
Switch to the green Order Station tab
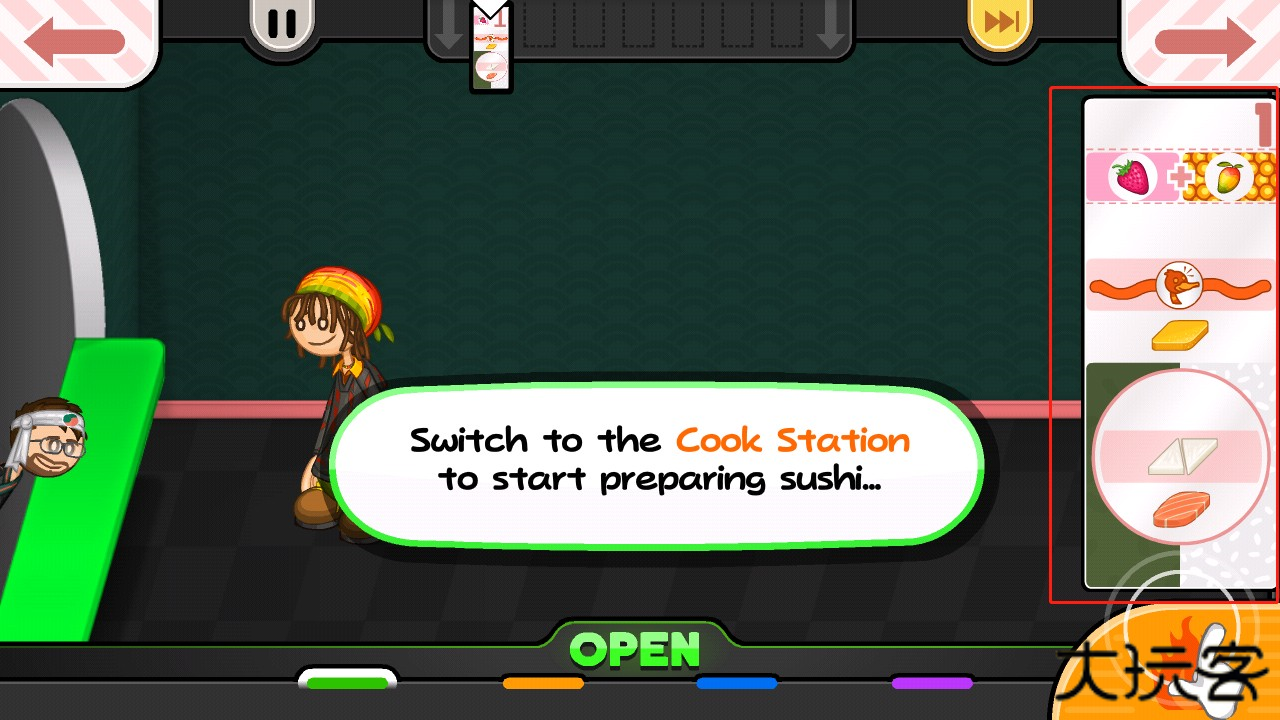coord(347,682)
